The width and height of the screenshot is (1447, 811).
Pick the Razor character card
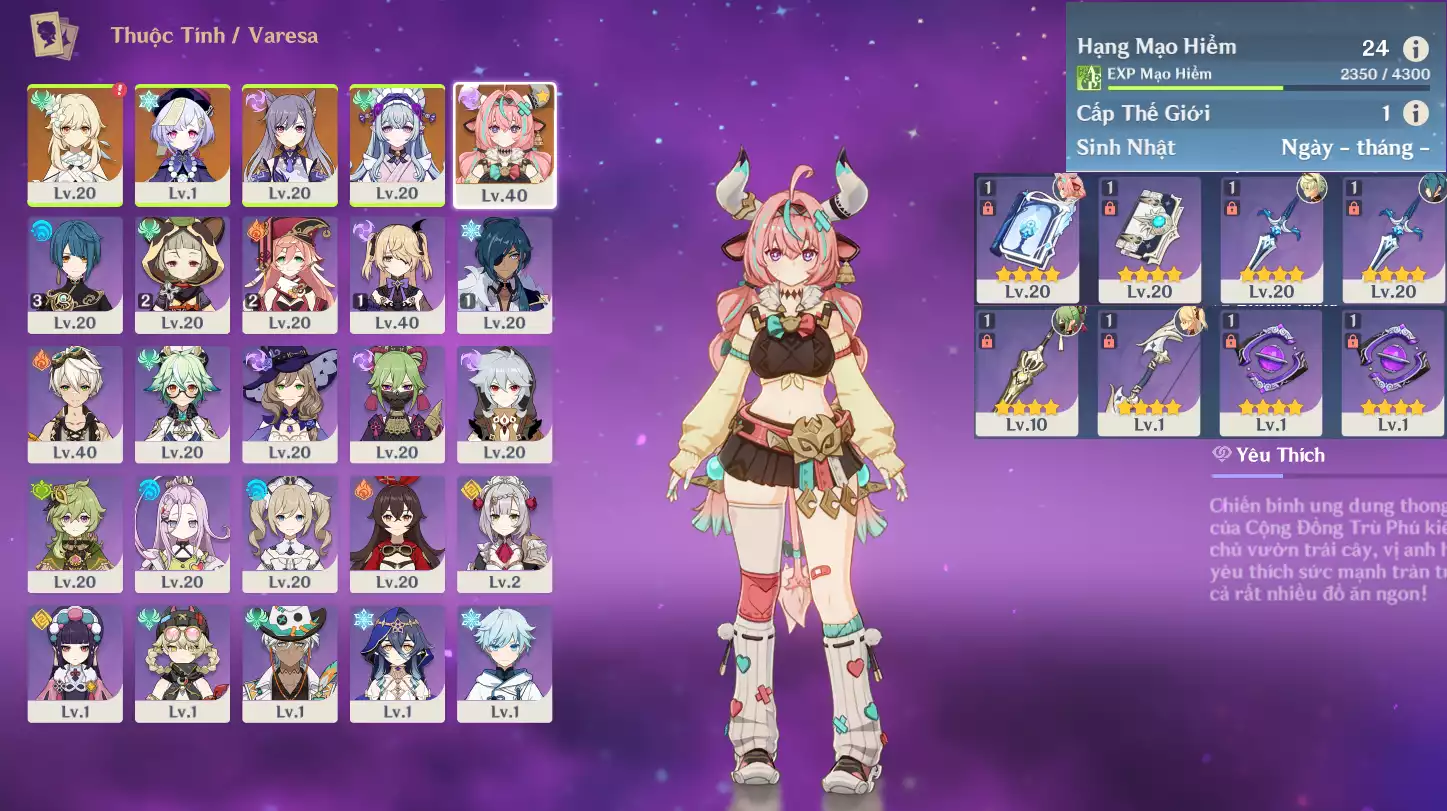coord(505,403)
